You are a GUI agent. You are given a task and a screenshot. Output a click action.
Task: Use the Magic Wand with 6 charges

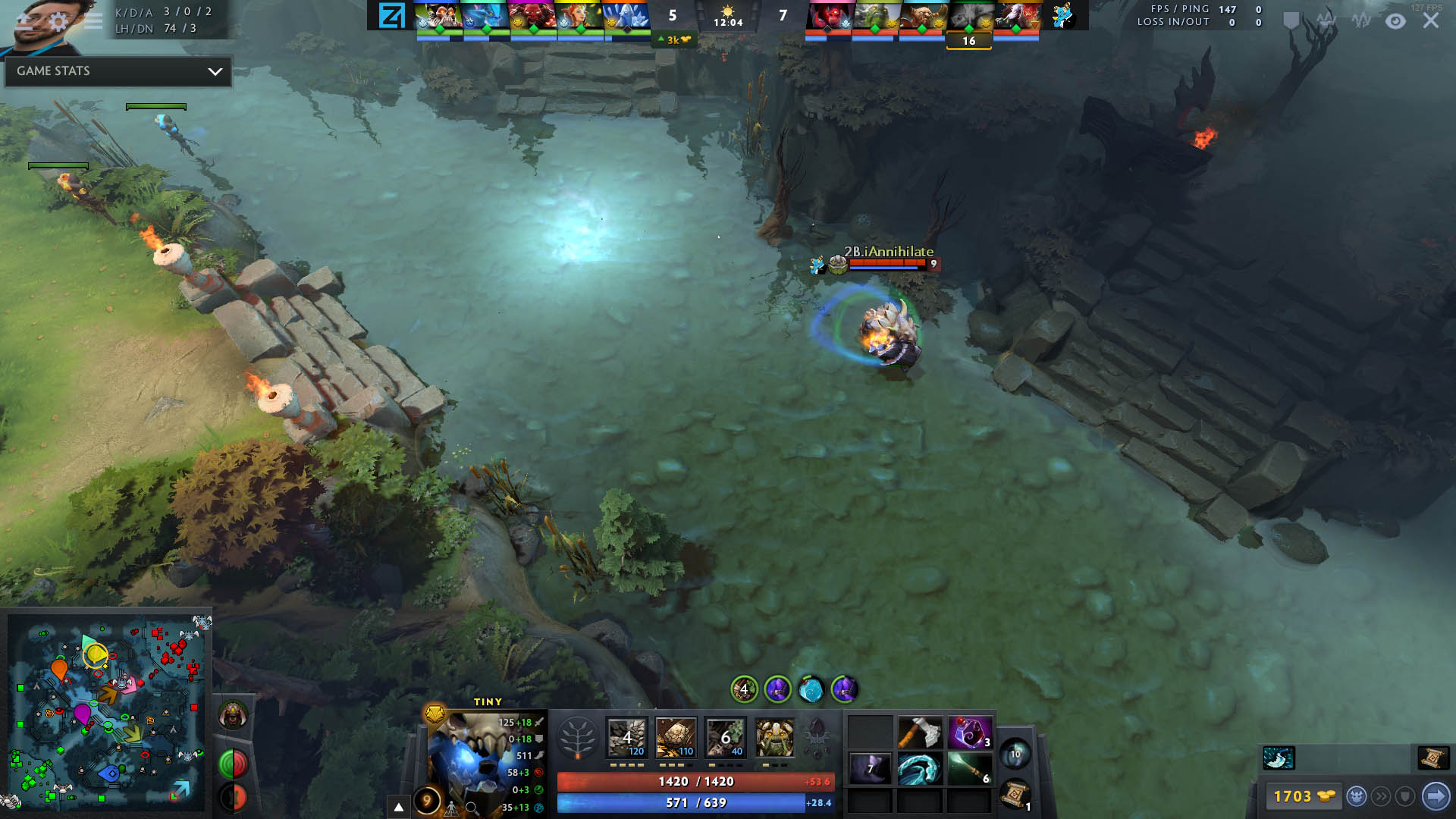click(x=969, y=769)
